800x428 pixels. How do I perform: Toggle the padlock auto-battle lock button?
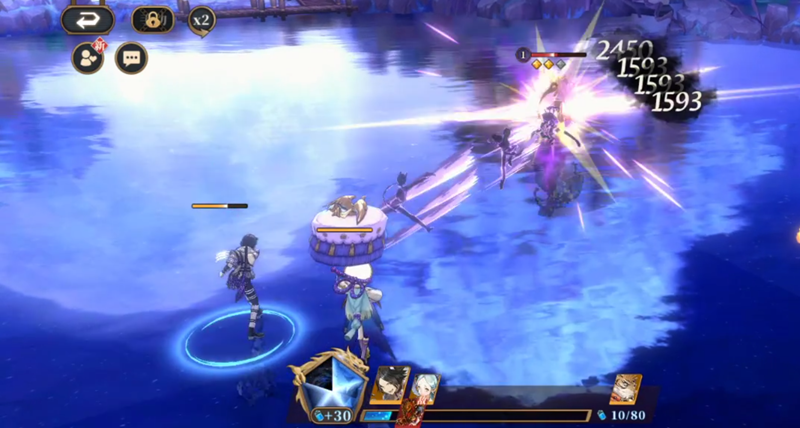pyautogui.click(x=153, y=20)
